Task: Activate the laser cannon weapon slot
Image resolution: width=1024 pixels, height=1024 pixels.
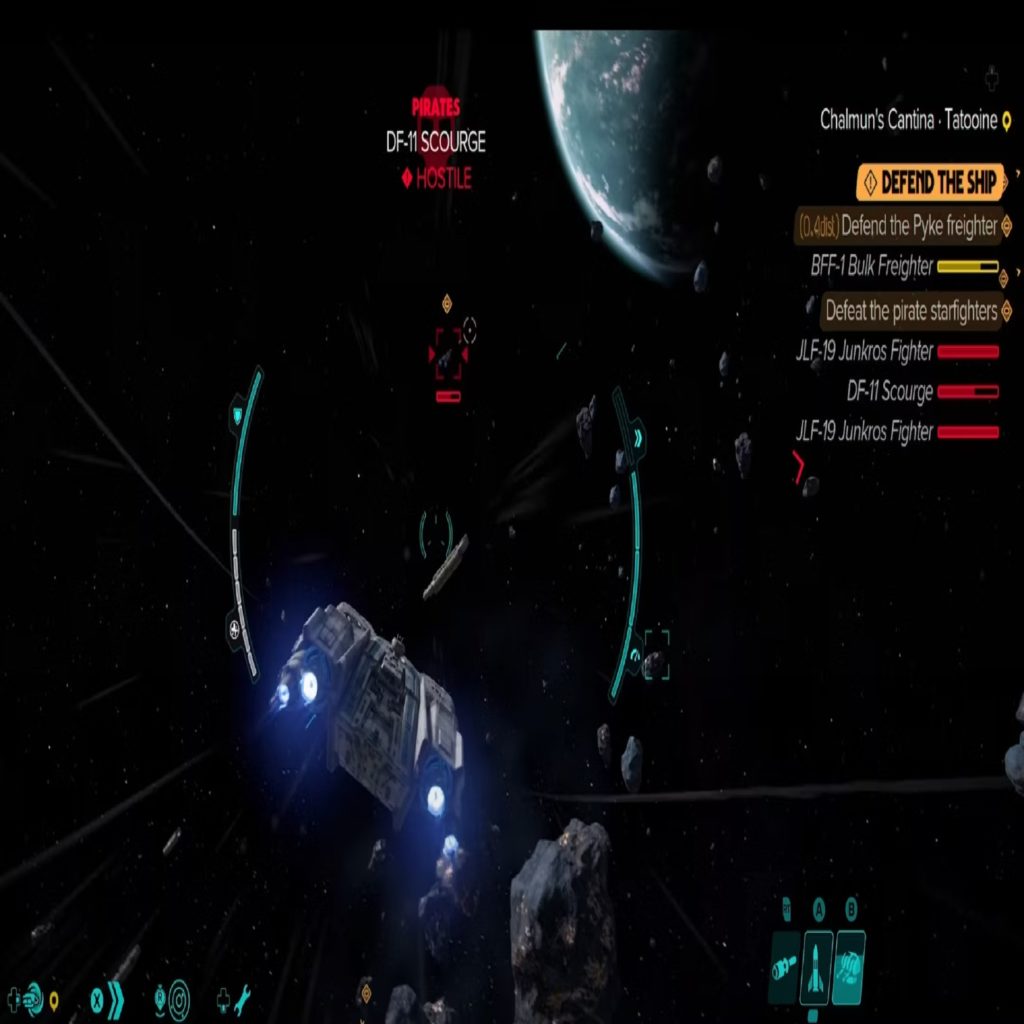Action: [785, 966]
